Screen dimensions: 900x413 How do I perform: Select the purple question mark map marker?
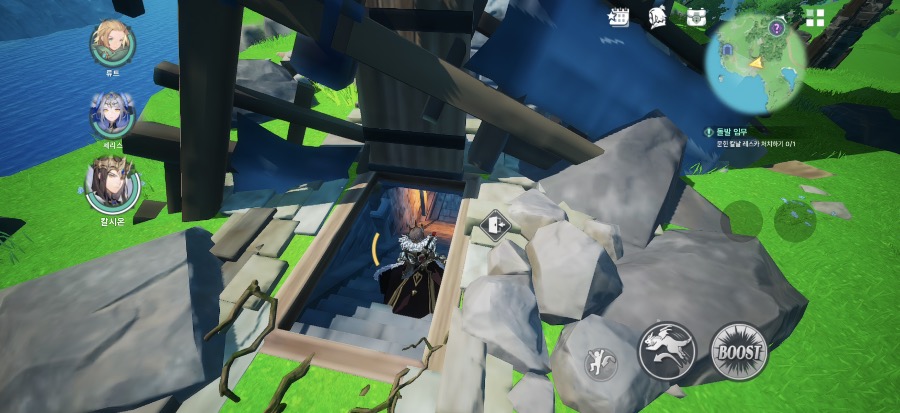(x=776, y=29)
